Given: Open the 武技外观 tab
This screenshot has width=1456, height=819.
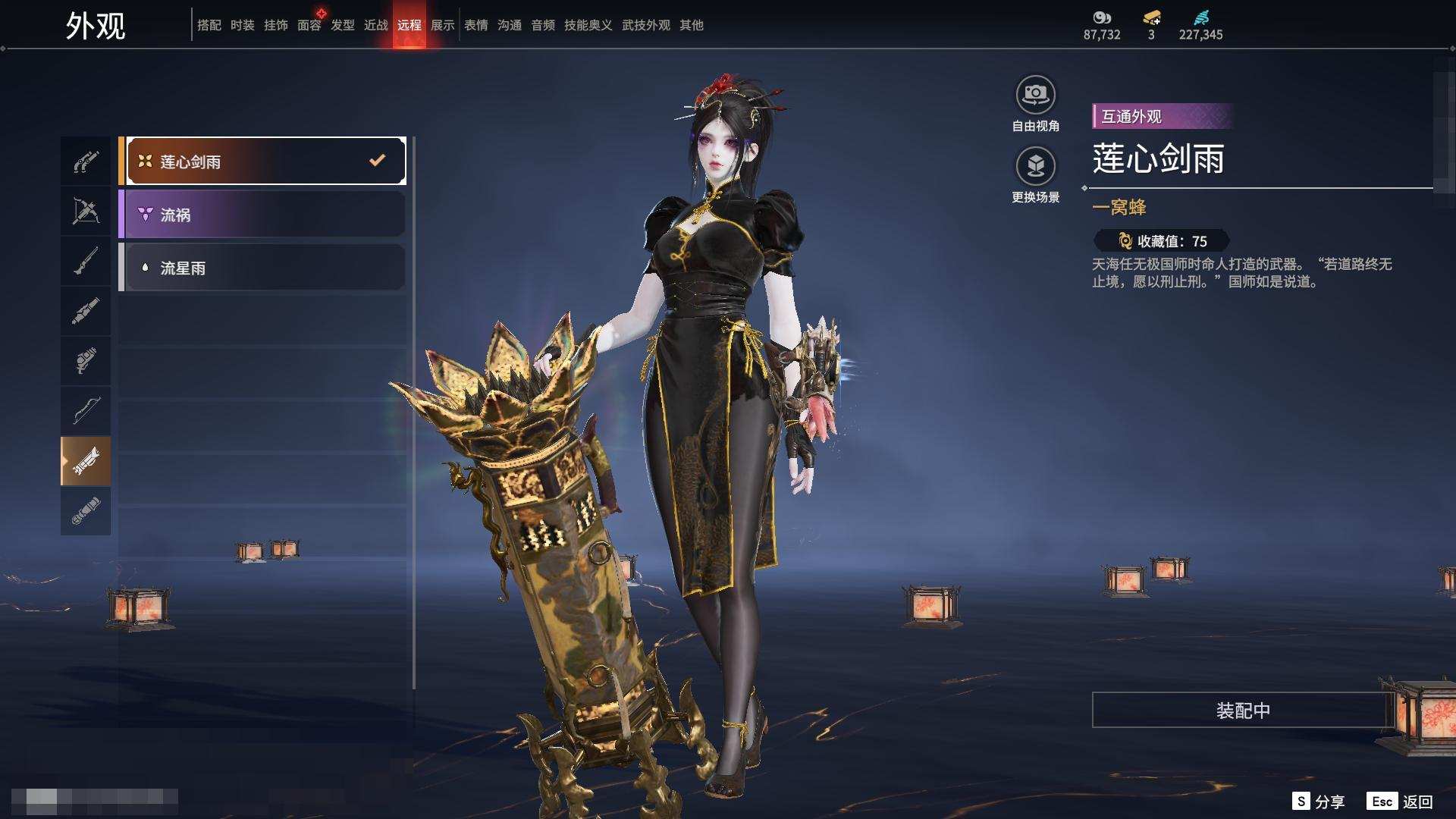Looking at the screenshot, I should (x=646, y=25).
